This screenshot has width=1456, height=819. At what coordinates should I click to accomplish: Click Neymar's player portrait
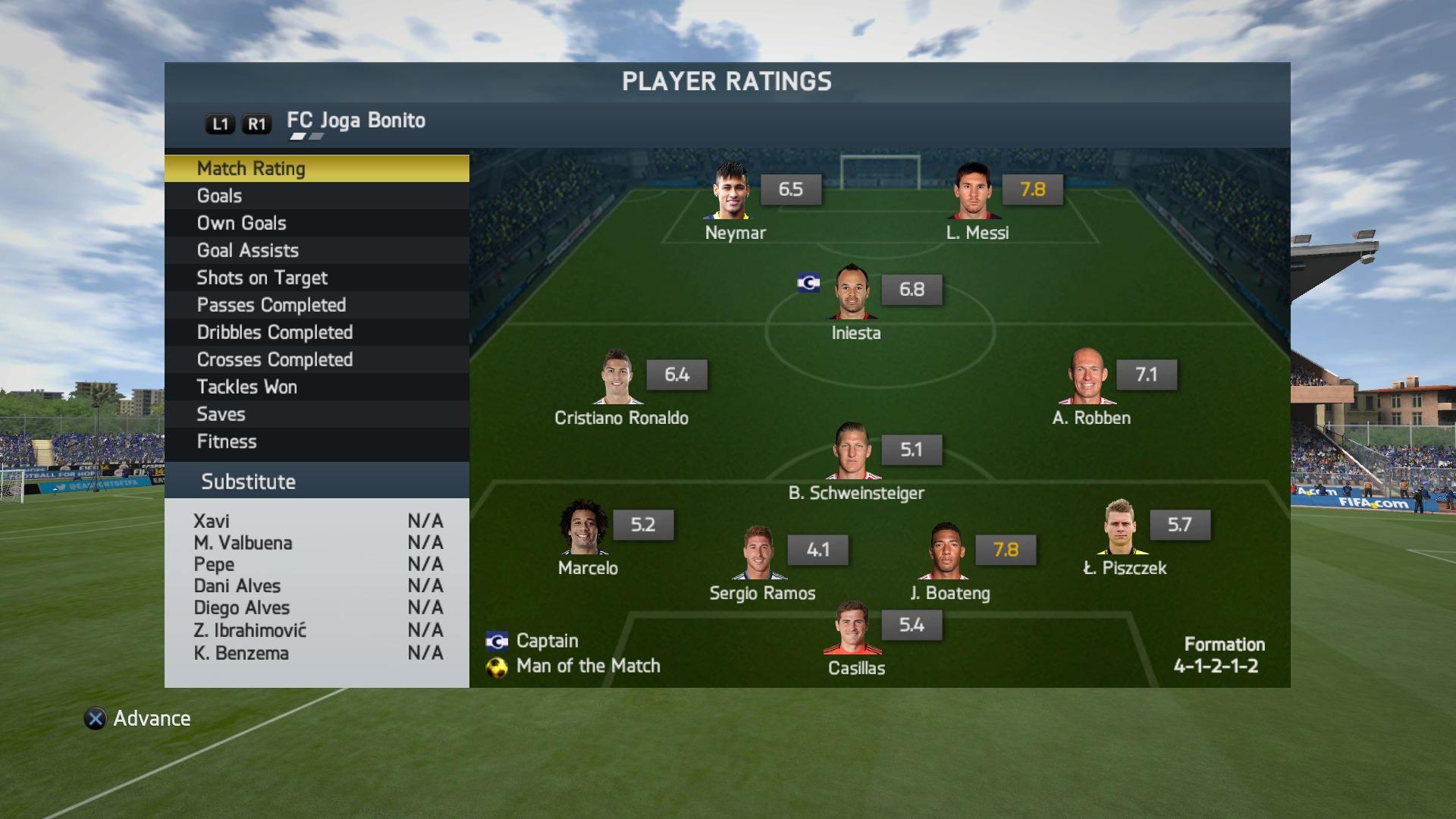pos(732,190)
